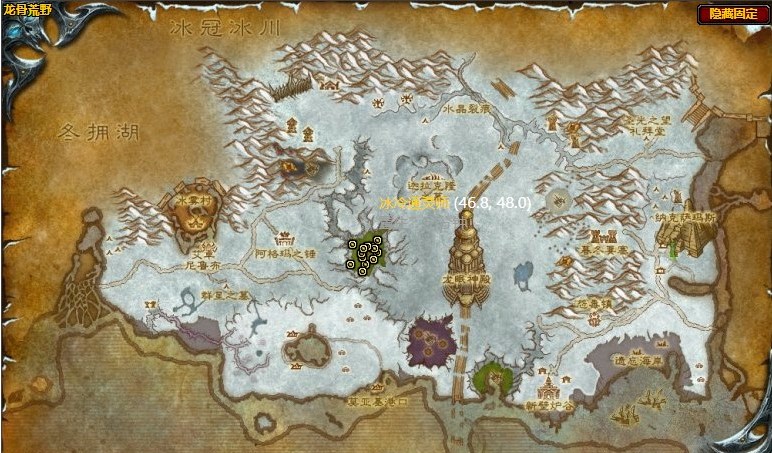Click the cluster of white quest circles

(x=364, y=256)
